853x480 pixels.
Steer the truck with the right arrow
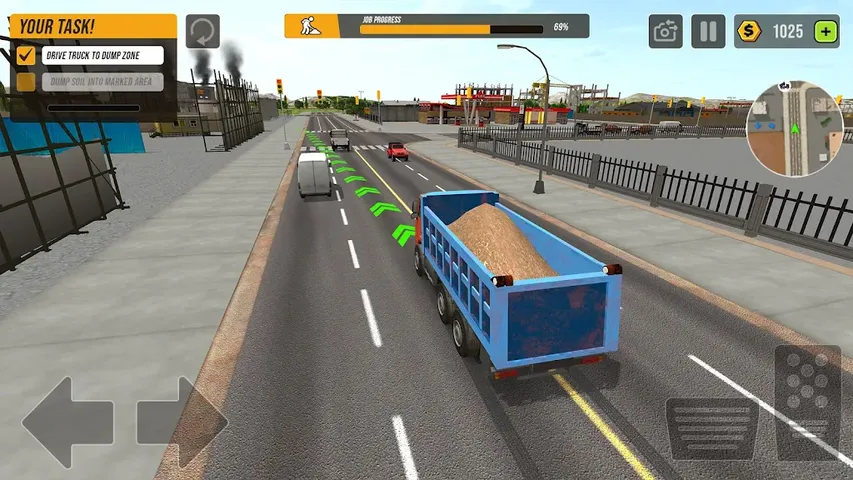tap(183, 422)
